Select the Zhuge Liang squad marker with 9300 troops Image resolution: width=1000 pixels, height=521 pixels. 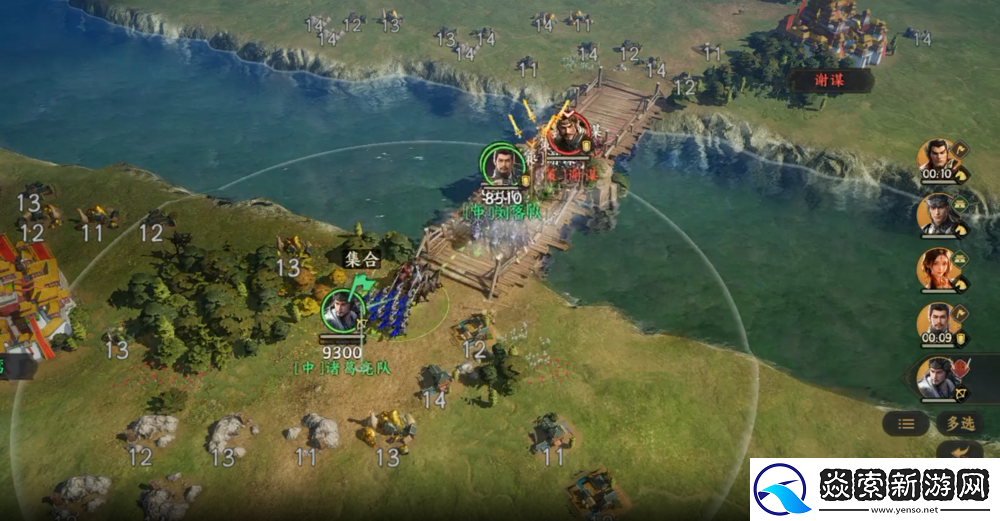(341, 311)
